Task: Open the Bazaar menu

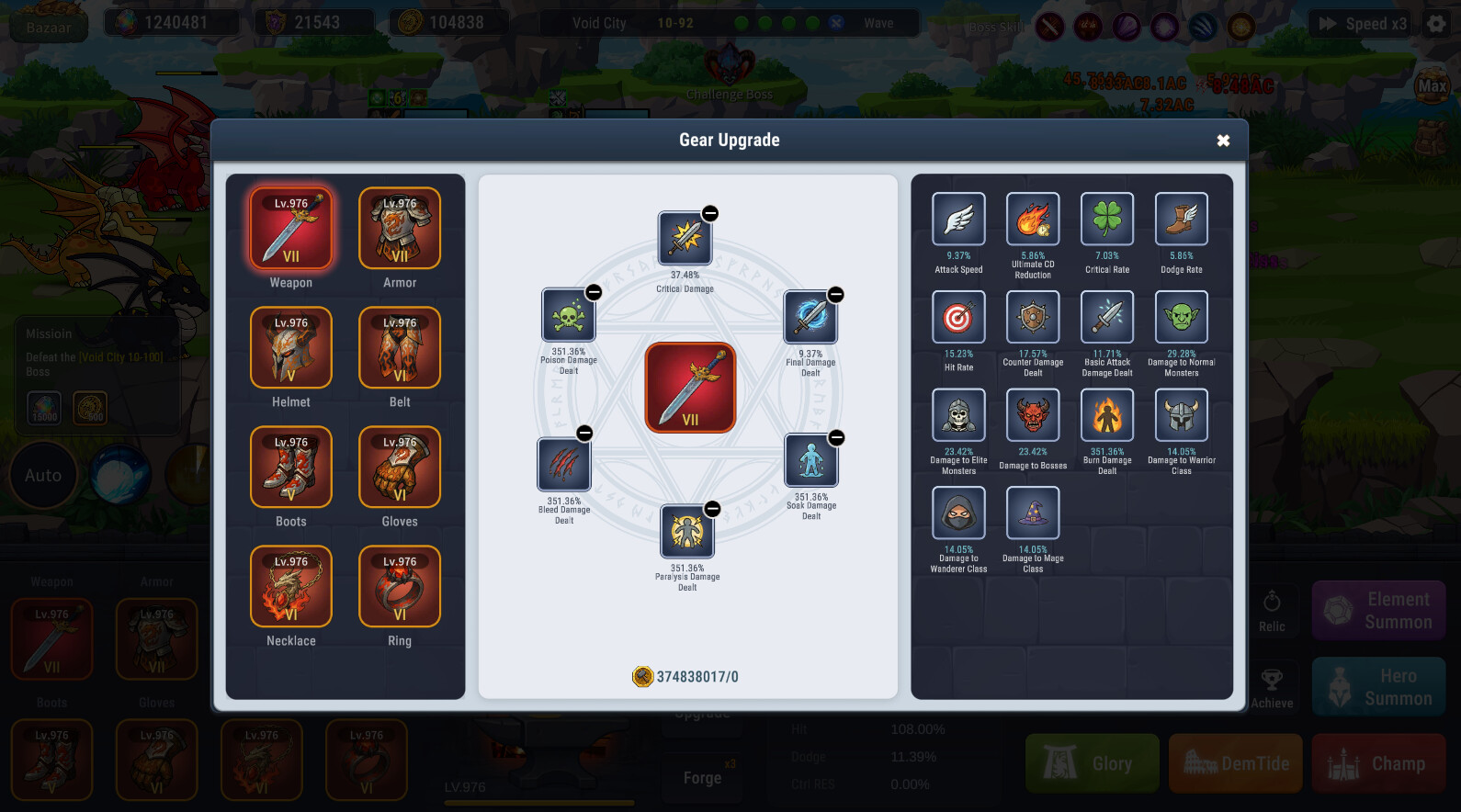Action: point(49,23)
